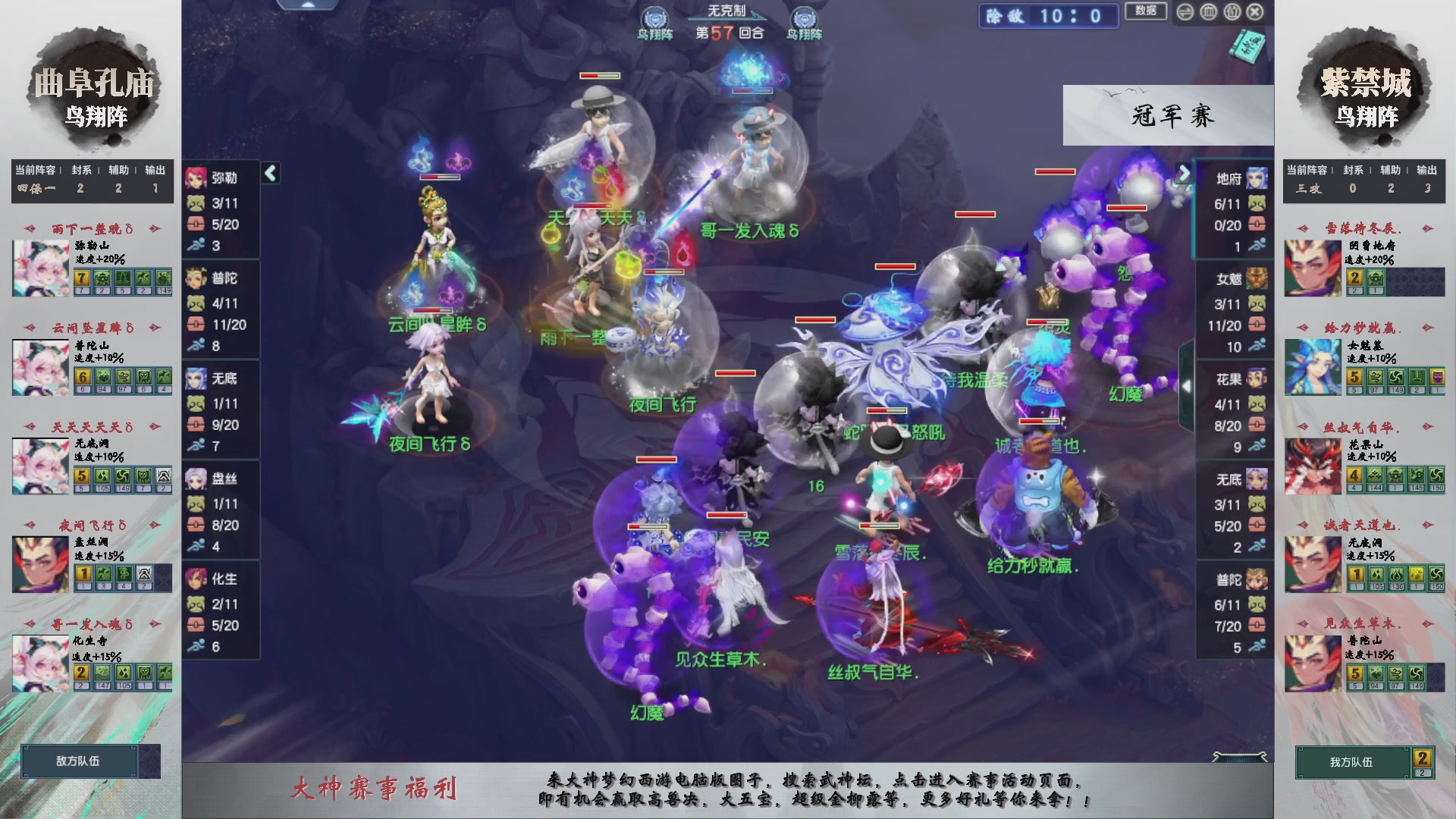Click the 除敌 10:0 score display at top
Screen dimensions: 1456x819
[x=1049, y=17]
